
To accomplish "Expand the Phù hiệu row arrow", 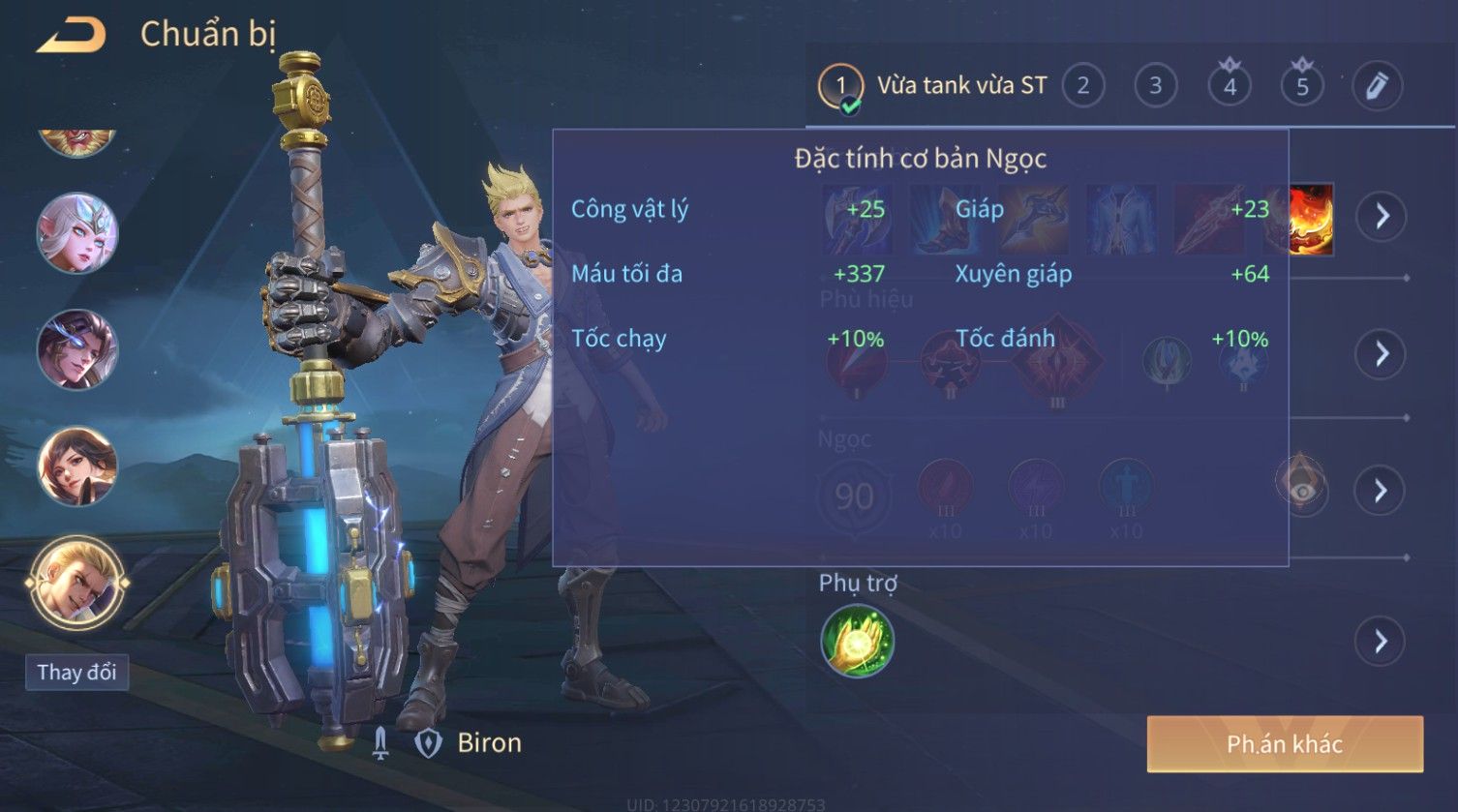I will pos(1382,353).
